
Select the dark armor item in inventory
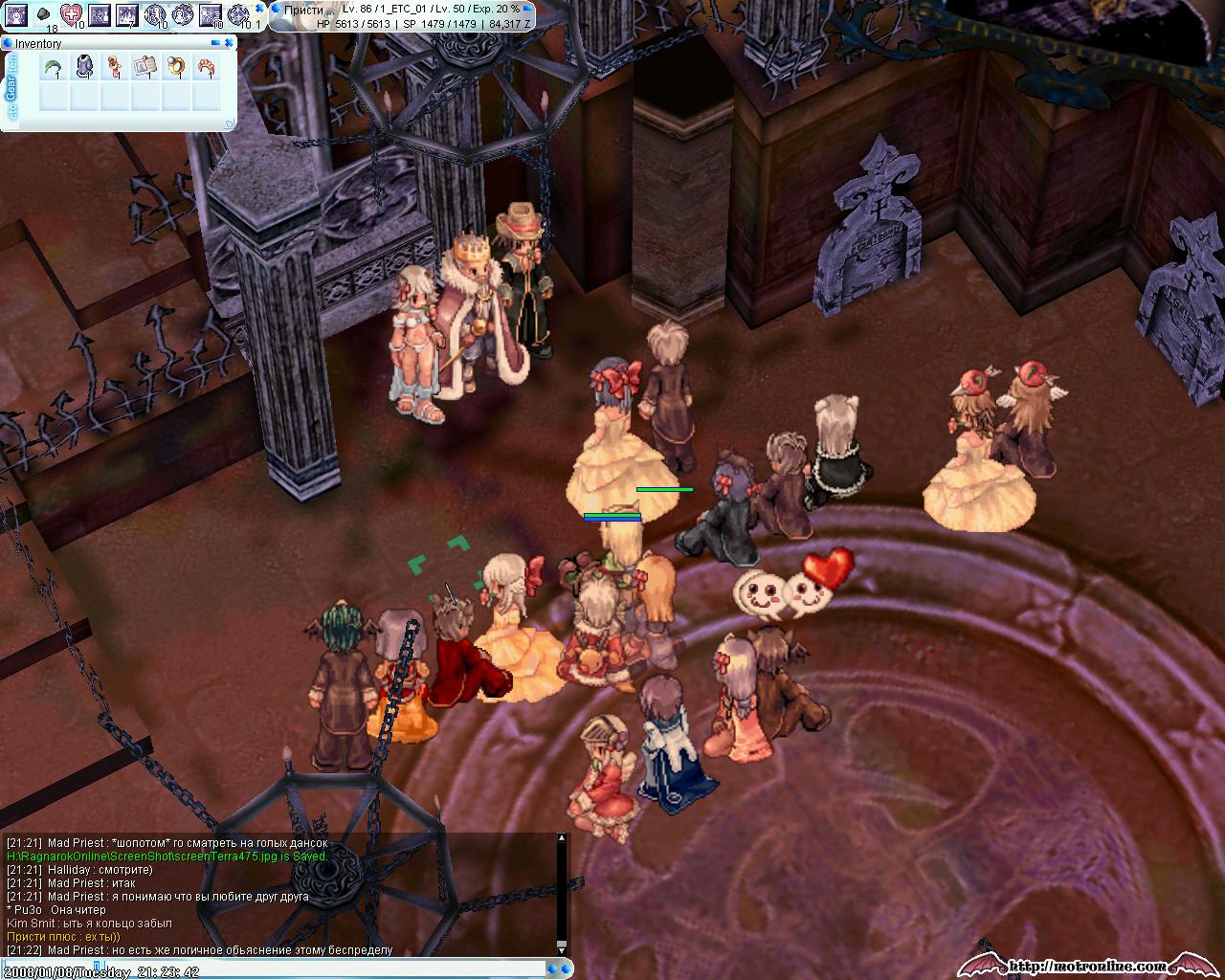84,67
